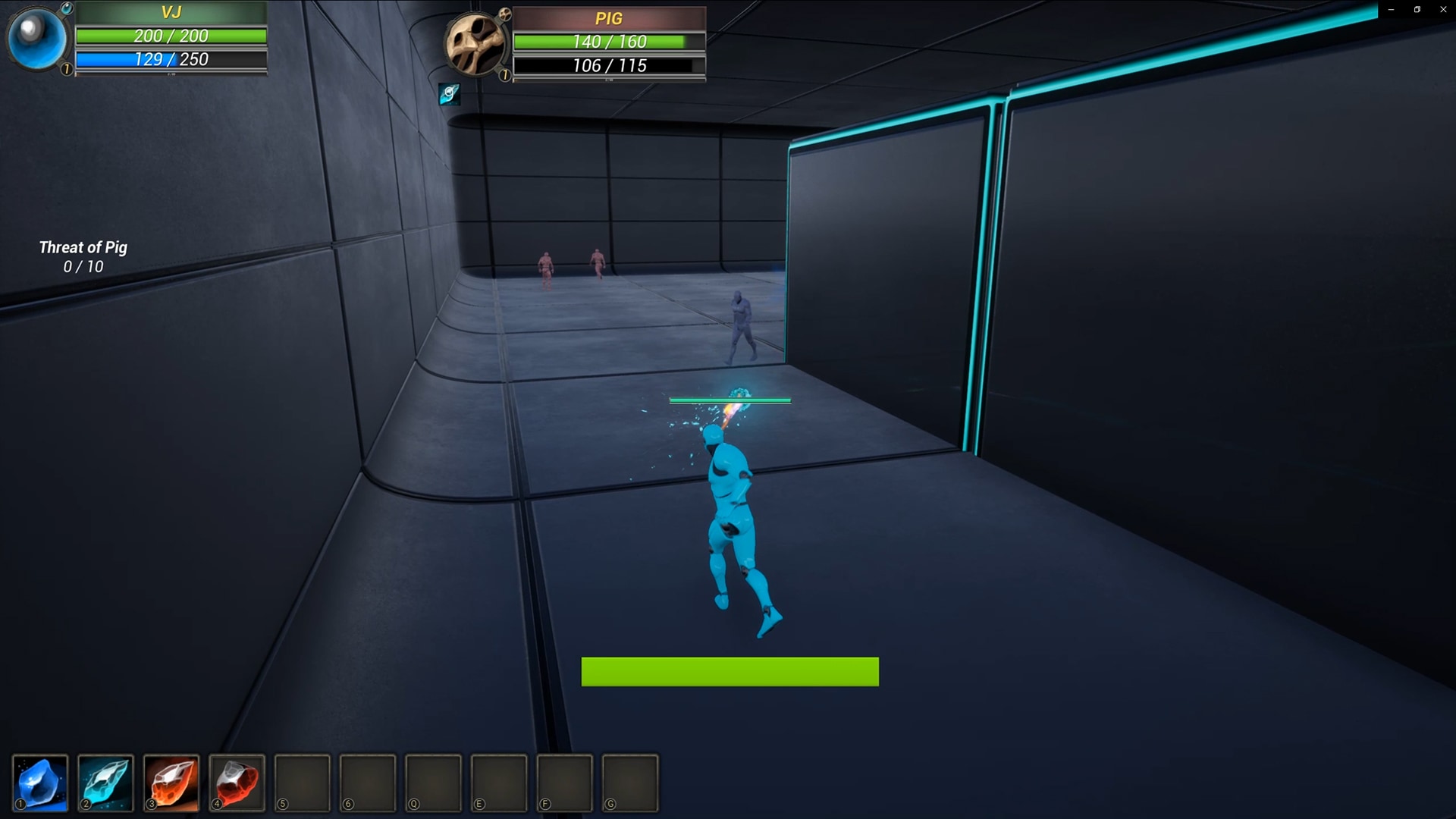Activate the cyan crystal ability in slot 2
This screenshot has height=819, width=1456.
click(x=106, y=783)
